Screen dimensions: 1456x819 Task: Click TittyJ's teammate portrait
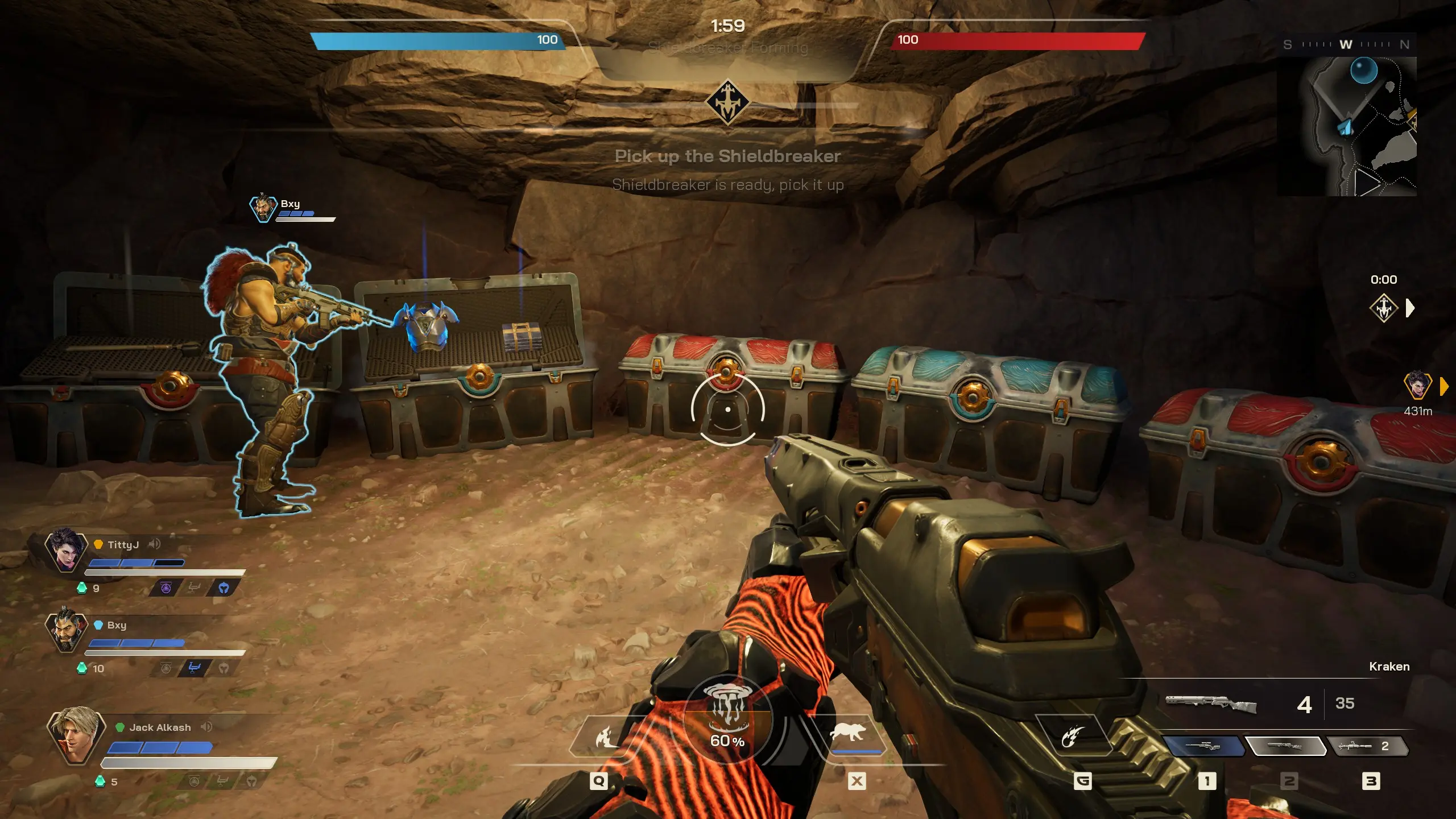click(66, 549)
